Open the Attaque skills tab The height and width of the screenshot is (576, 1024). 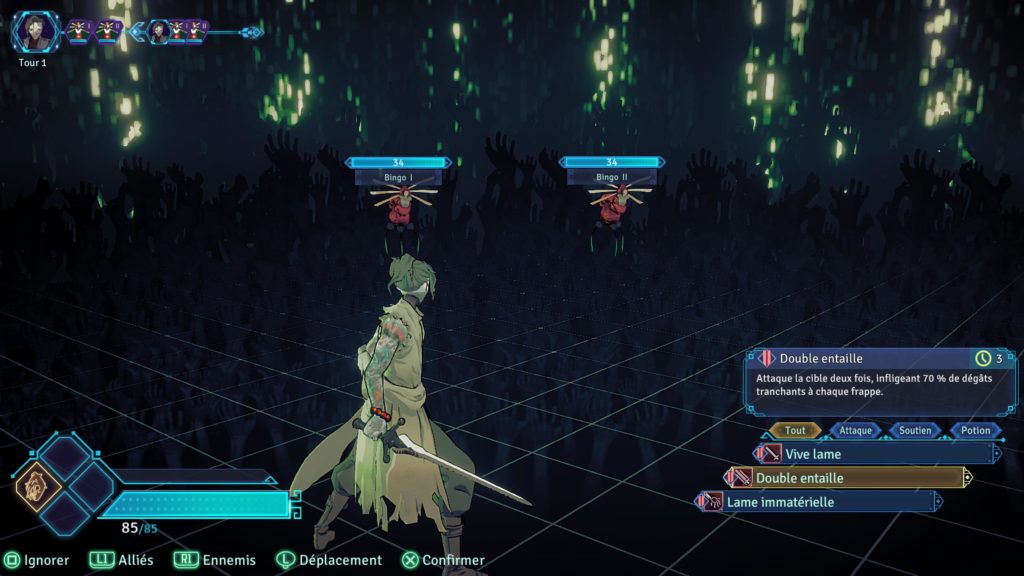tap(855, 431)
